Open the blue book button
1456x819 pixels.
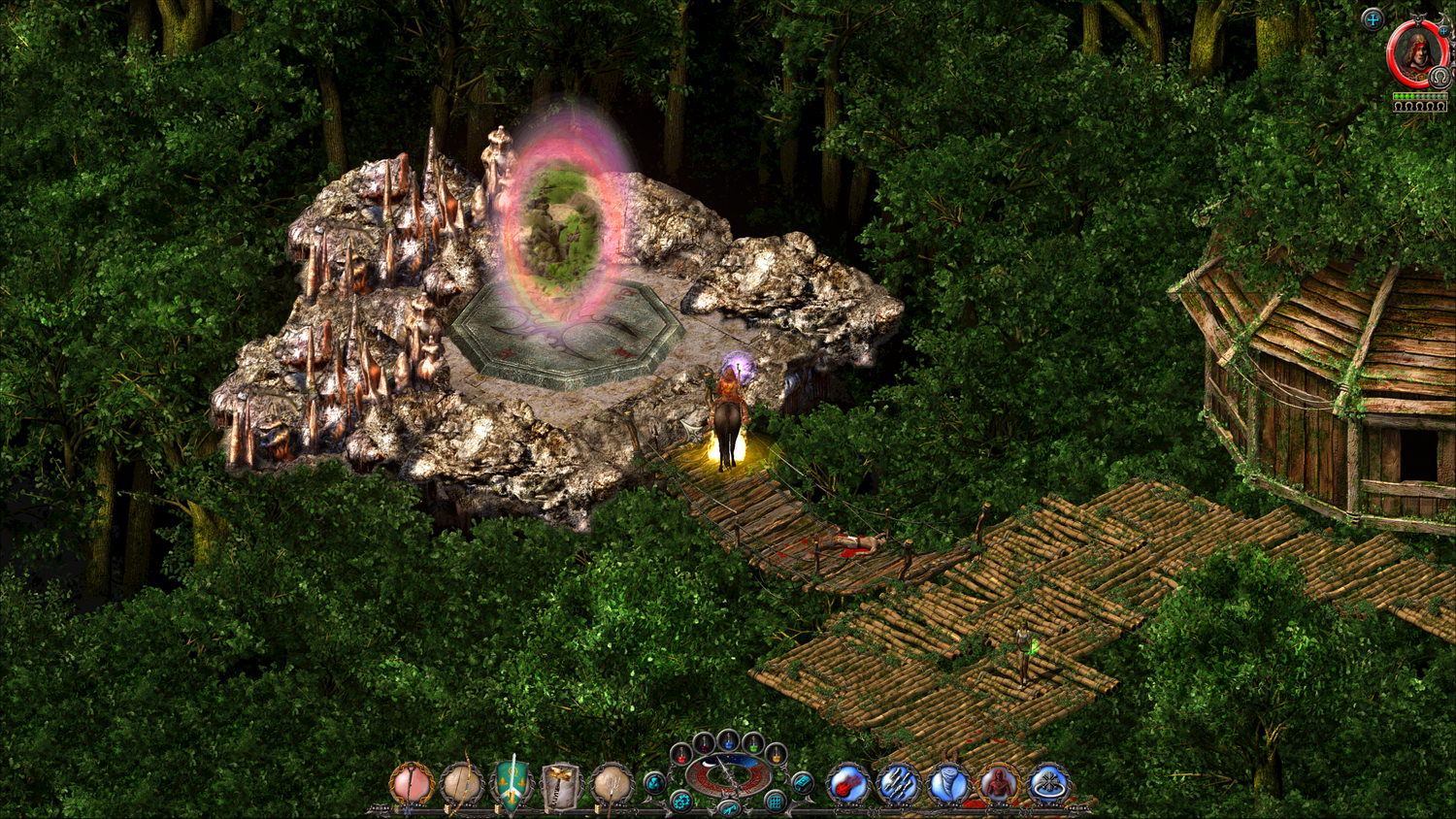(x=802, y=782)
